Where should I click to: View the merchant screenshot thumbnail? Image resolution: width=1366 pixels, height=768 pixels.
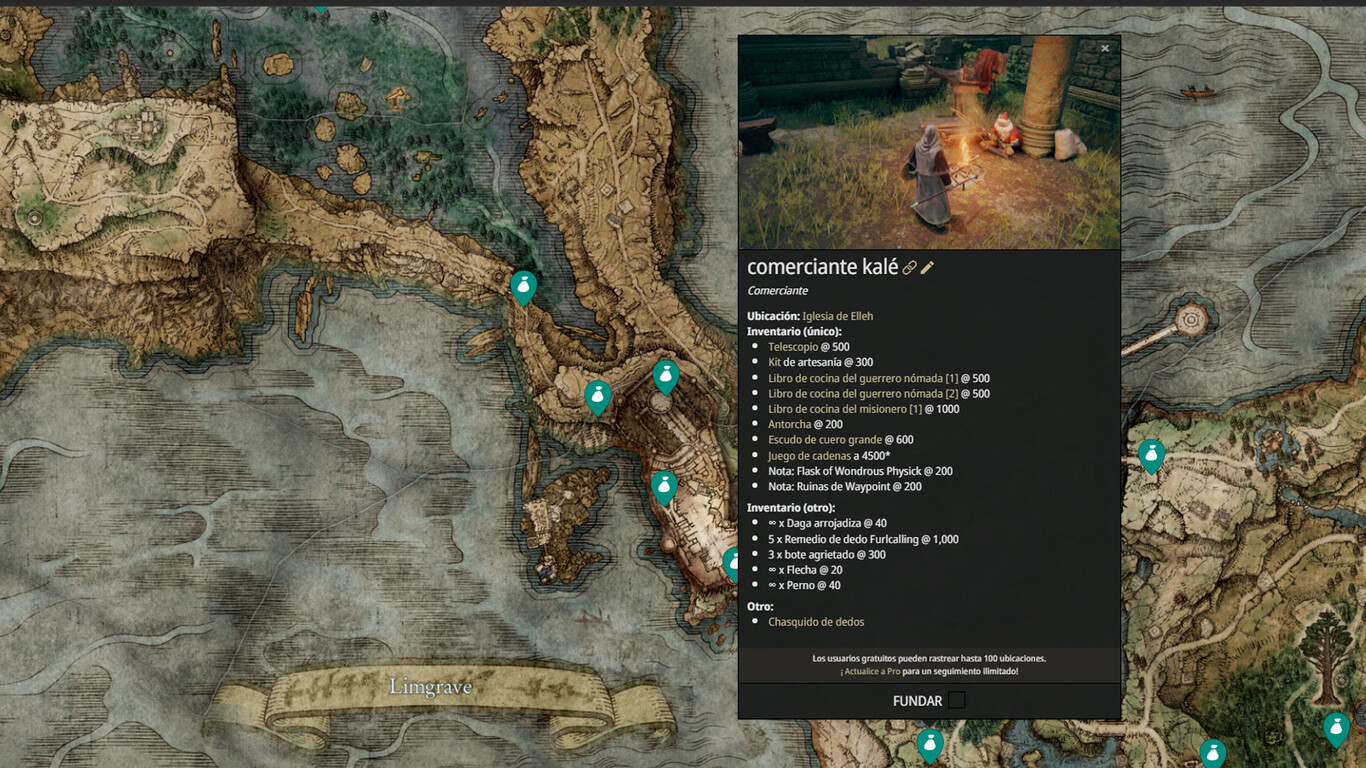929,142
